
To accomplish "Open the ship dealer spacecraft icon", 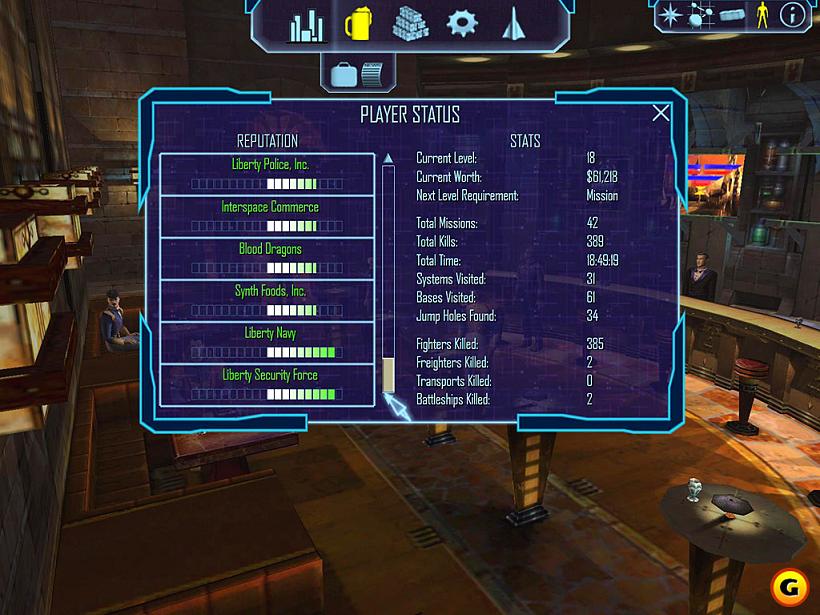I will pyautogui.click(x=514, y=24).
